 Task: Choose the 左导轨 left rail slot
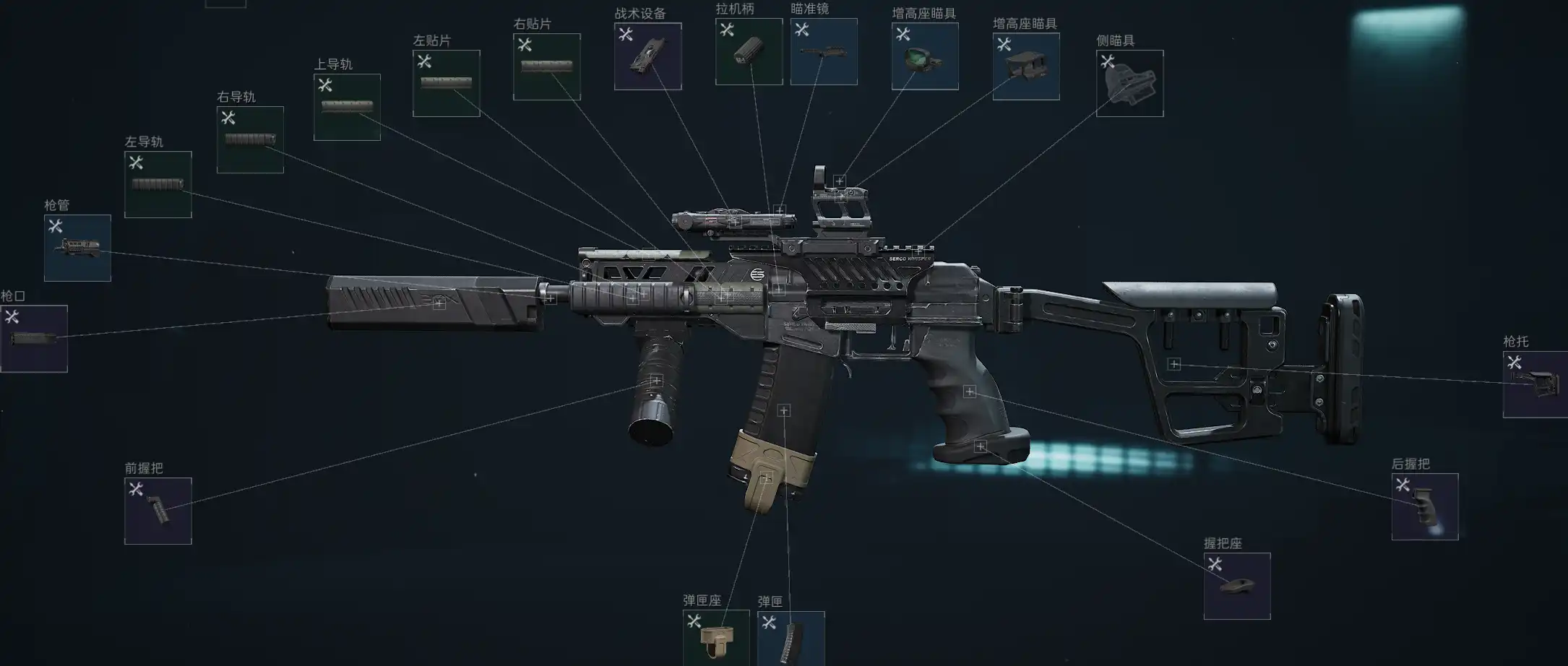click(158, 185)
